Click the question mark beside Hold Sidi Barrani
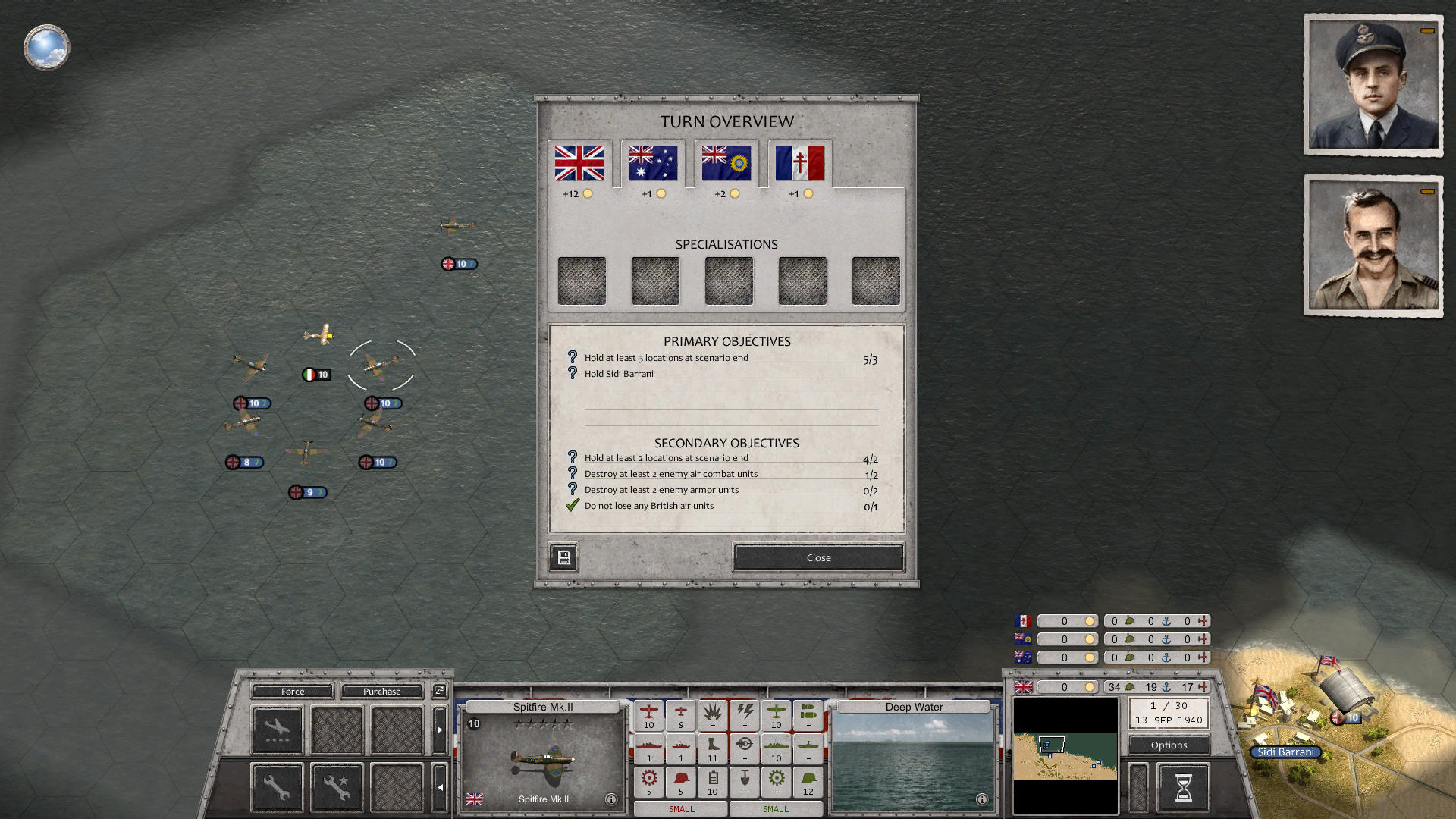This screenshot has height=819, width=1456. tap(571, 372)
